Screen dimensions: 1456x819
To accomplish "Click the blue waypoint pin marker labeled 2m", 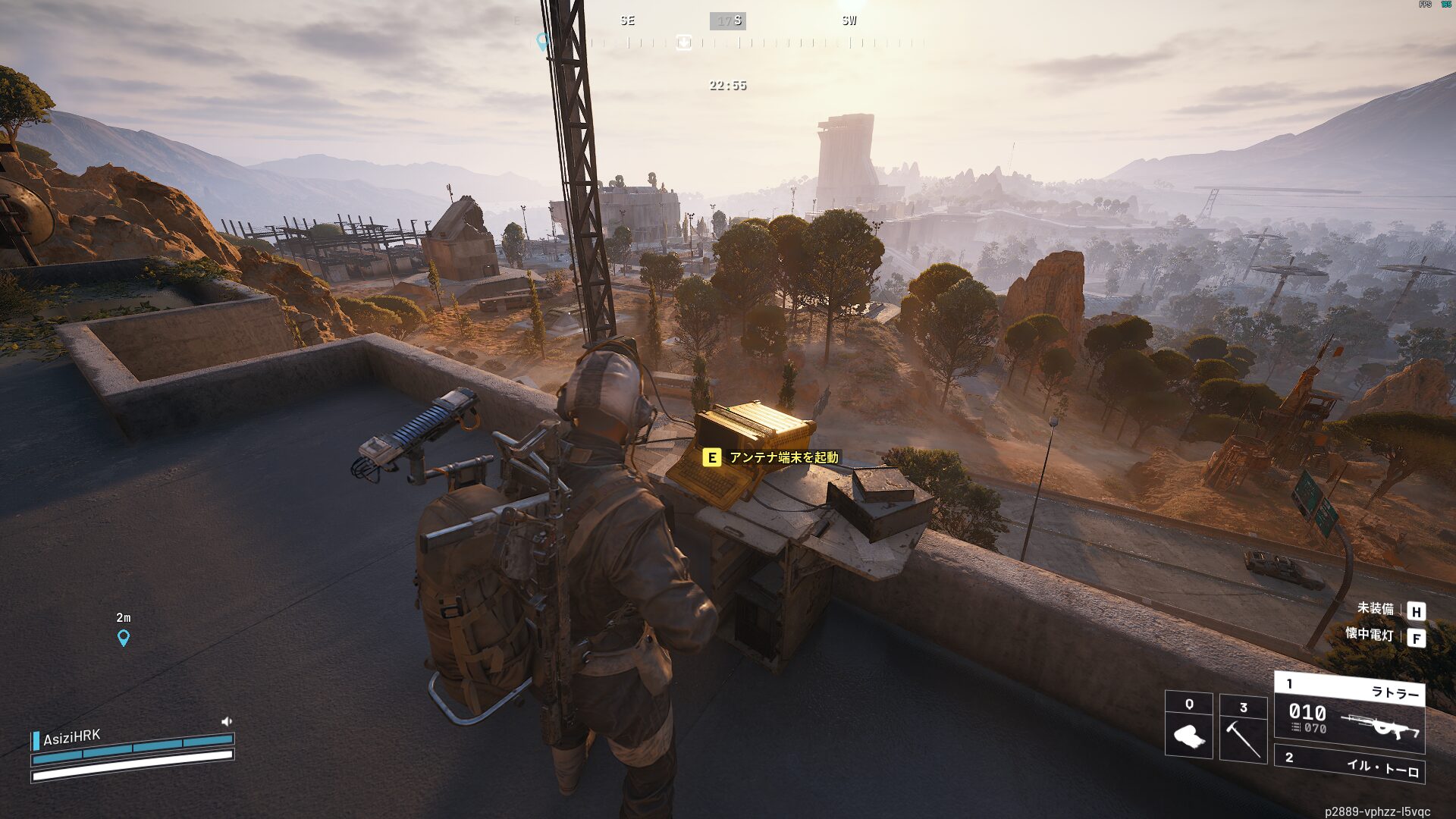I will click(124, 638).
